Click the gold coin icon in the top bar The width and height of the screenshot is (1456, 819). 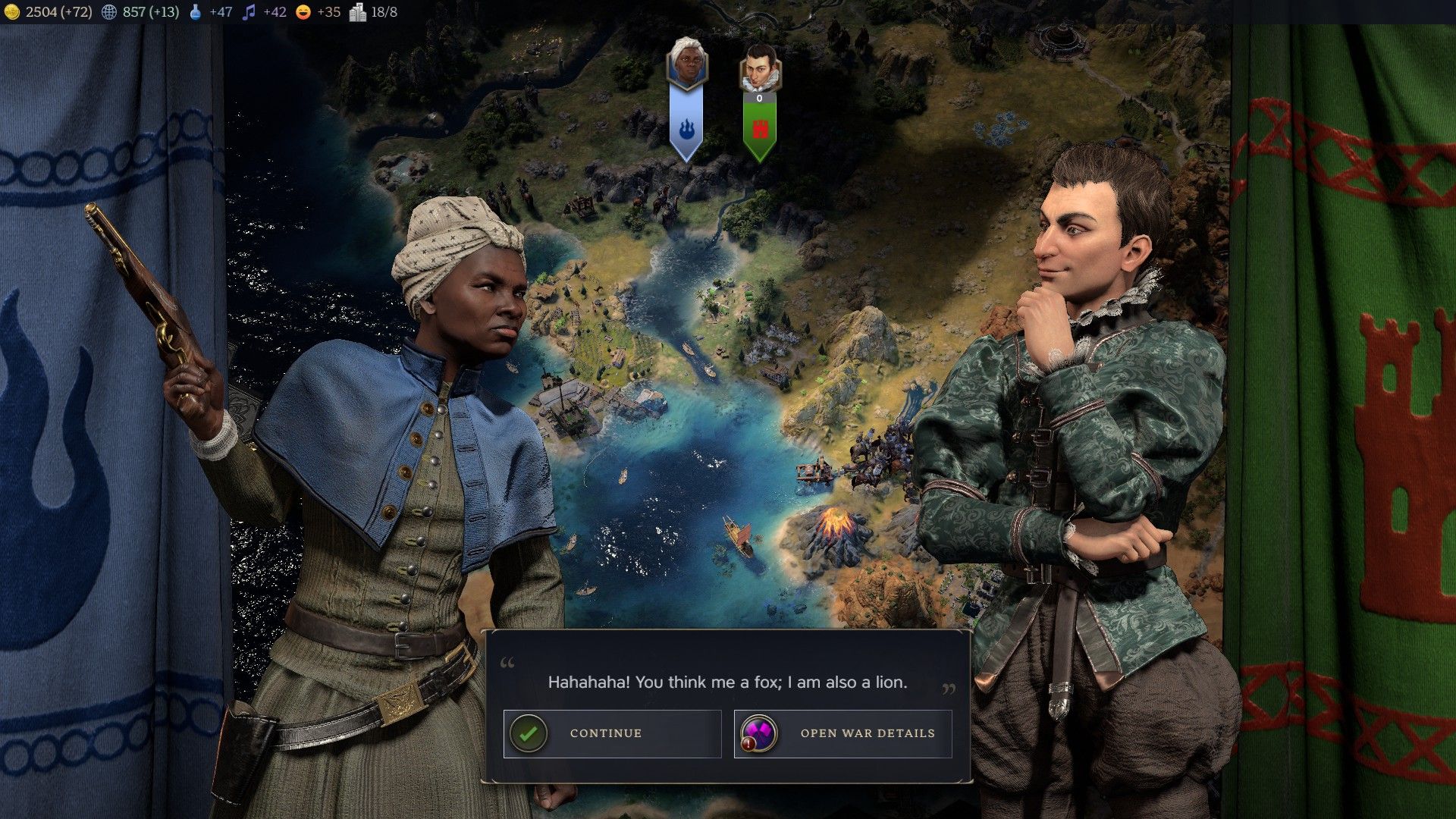coord(13,12)
